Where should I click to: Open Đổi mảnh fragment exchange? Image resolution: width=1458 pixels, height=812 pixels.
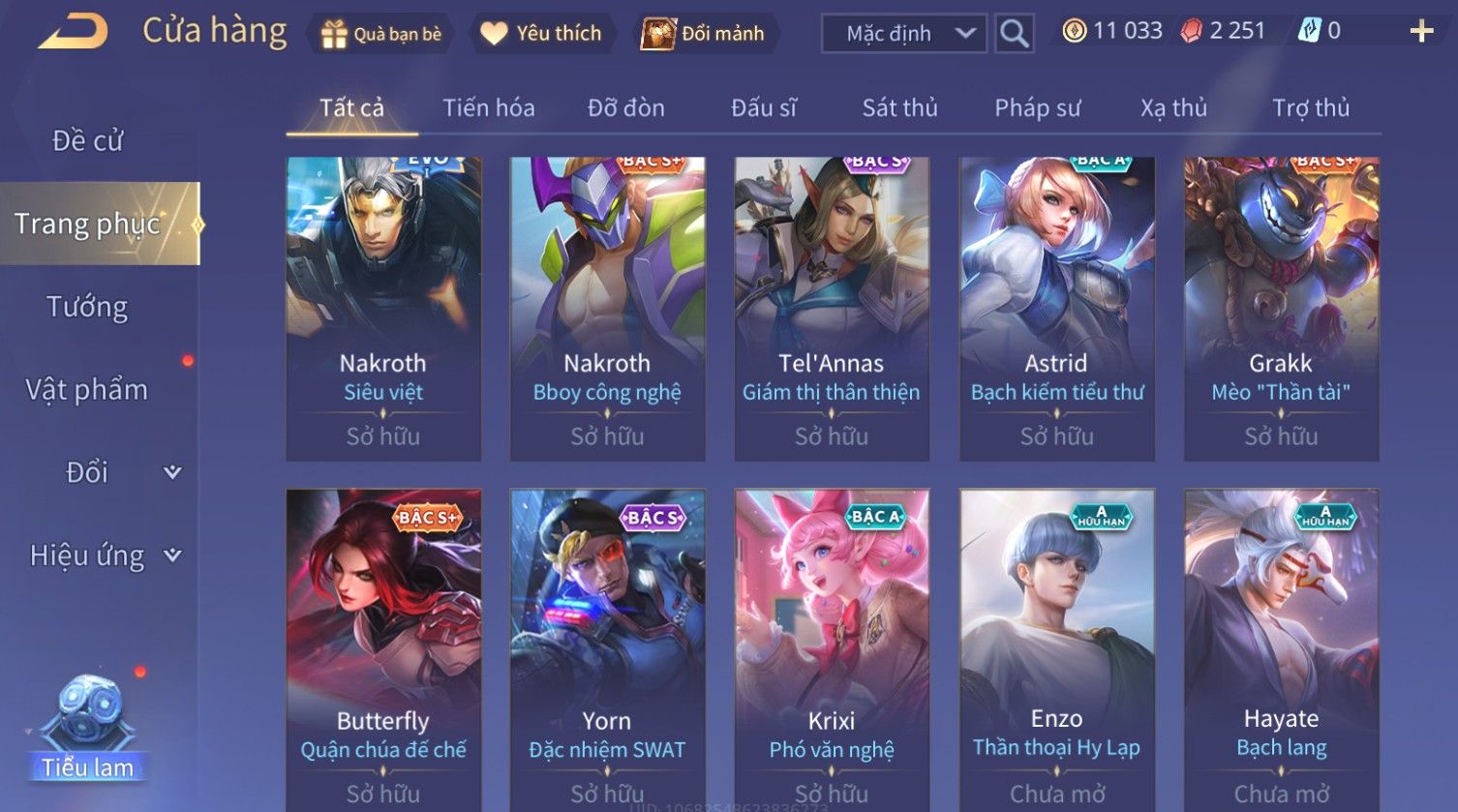(704, 34)
